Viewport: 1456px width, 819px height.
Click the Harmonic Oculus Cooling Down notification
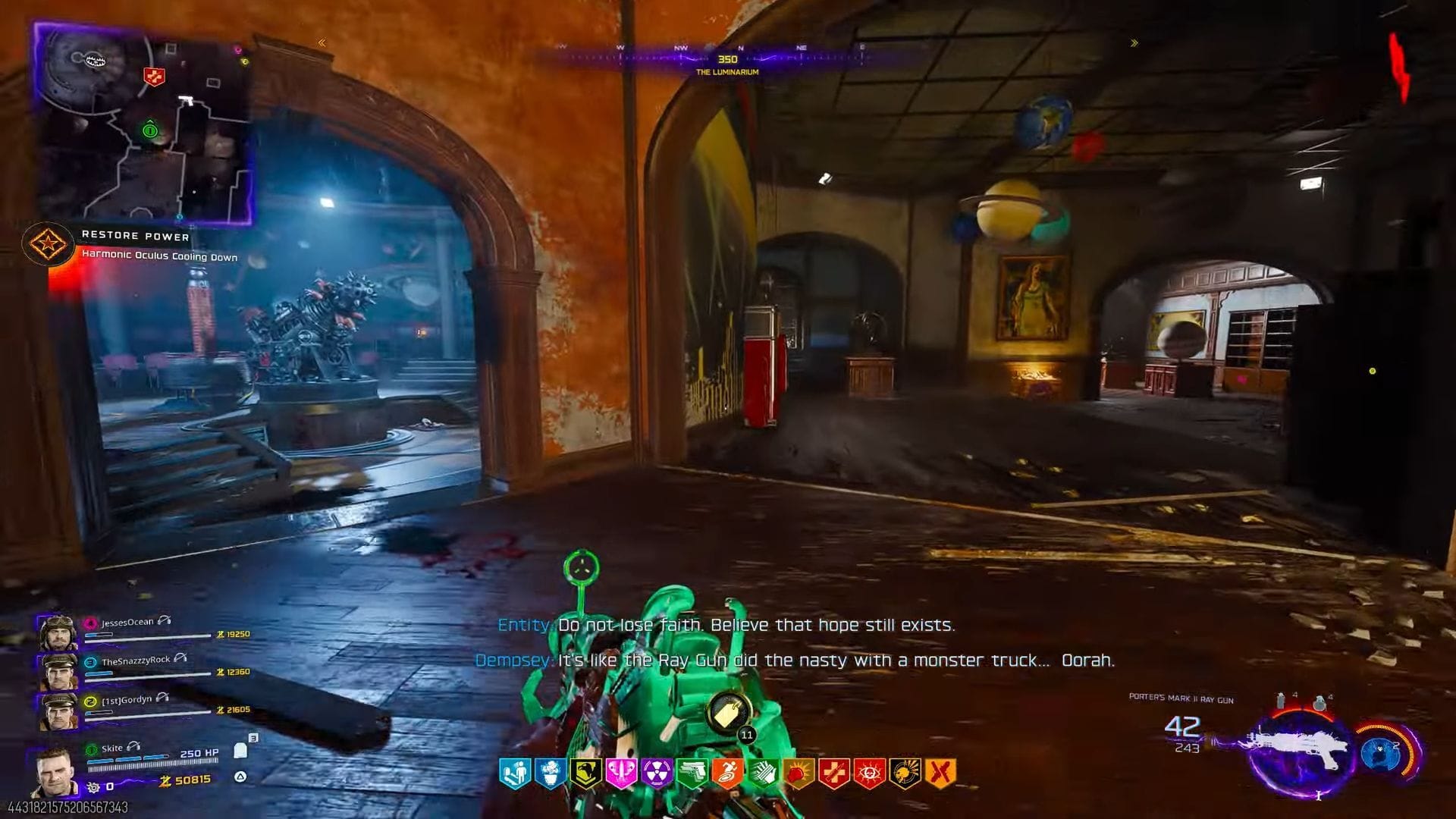(x=159, y=257)
